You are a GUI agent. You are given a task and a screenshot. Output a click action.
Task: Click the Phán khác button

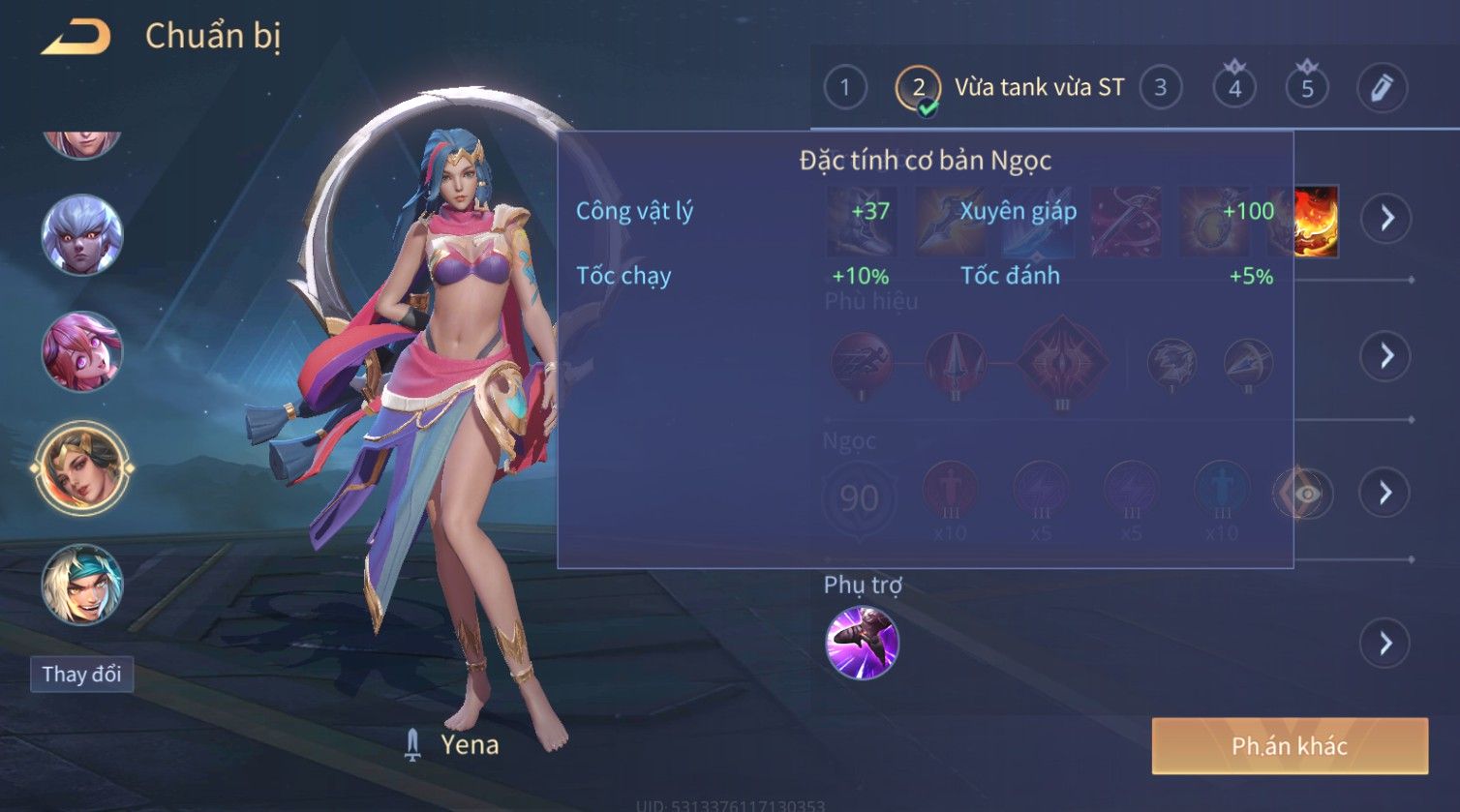click(x=1290, y=746)
